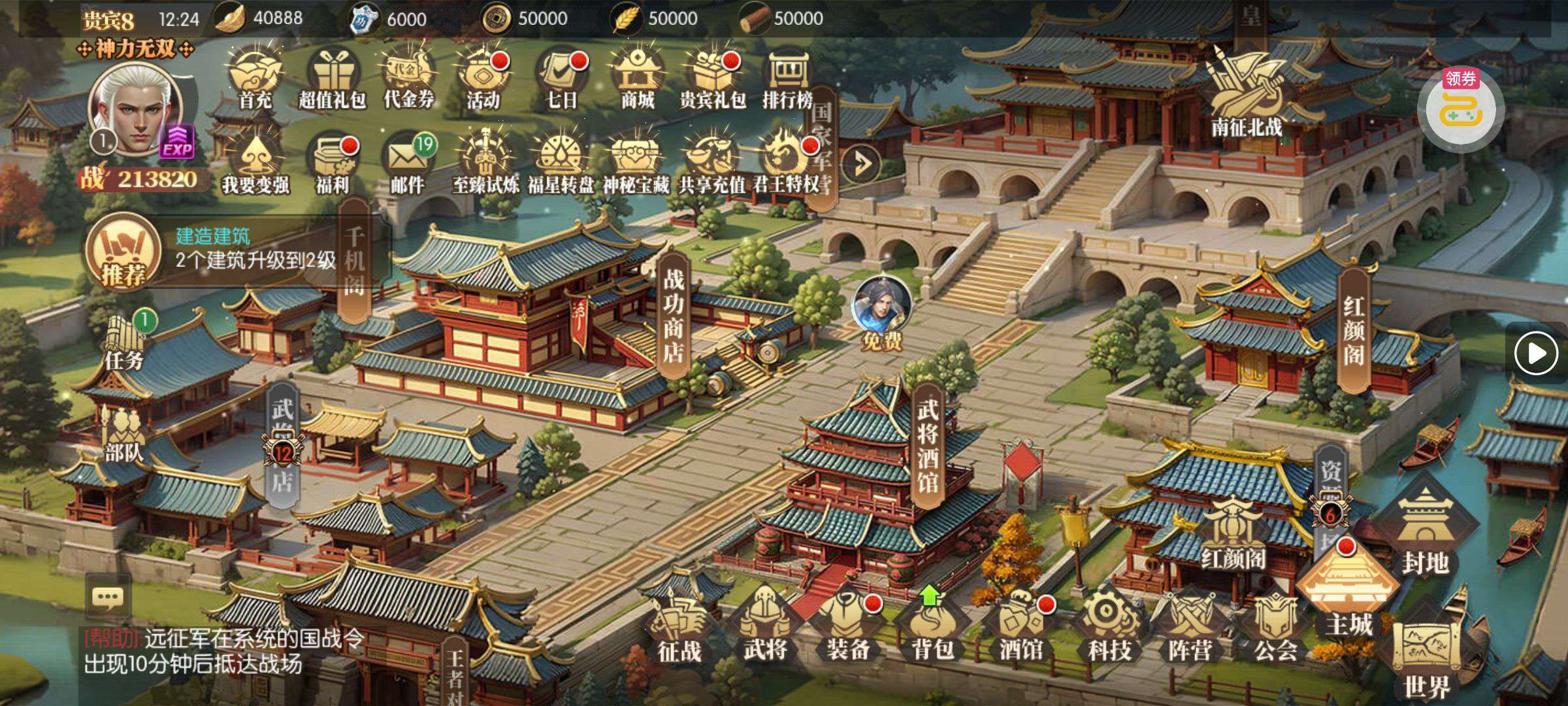Expand the icon row arrow button
Viewport: 1568px width, 706px height.
coord(860,163)
